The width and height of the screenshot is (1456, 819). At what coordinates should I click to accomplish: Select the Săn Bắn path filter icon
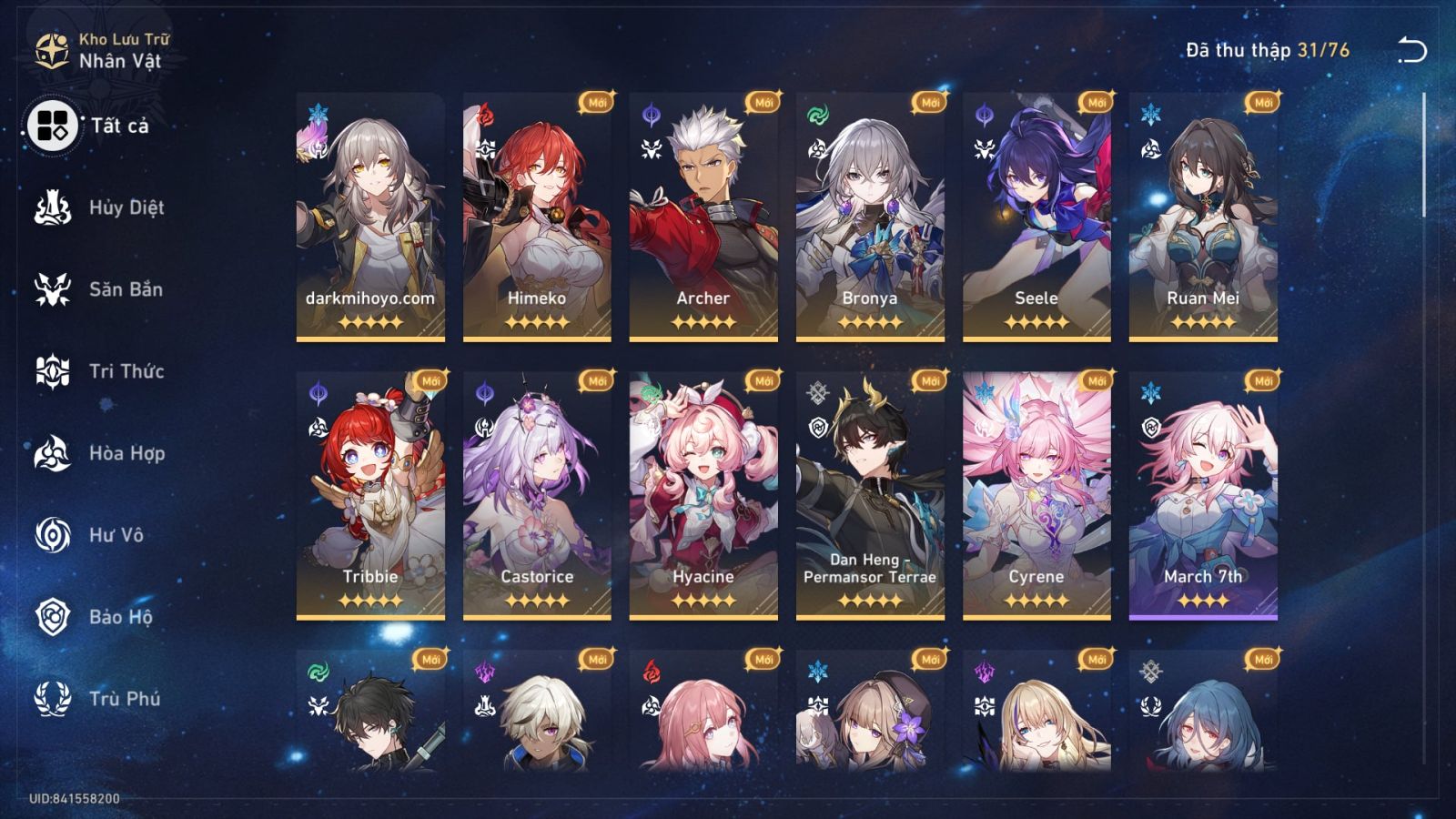coord(53,289)
